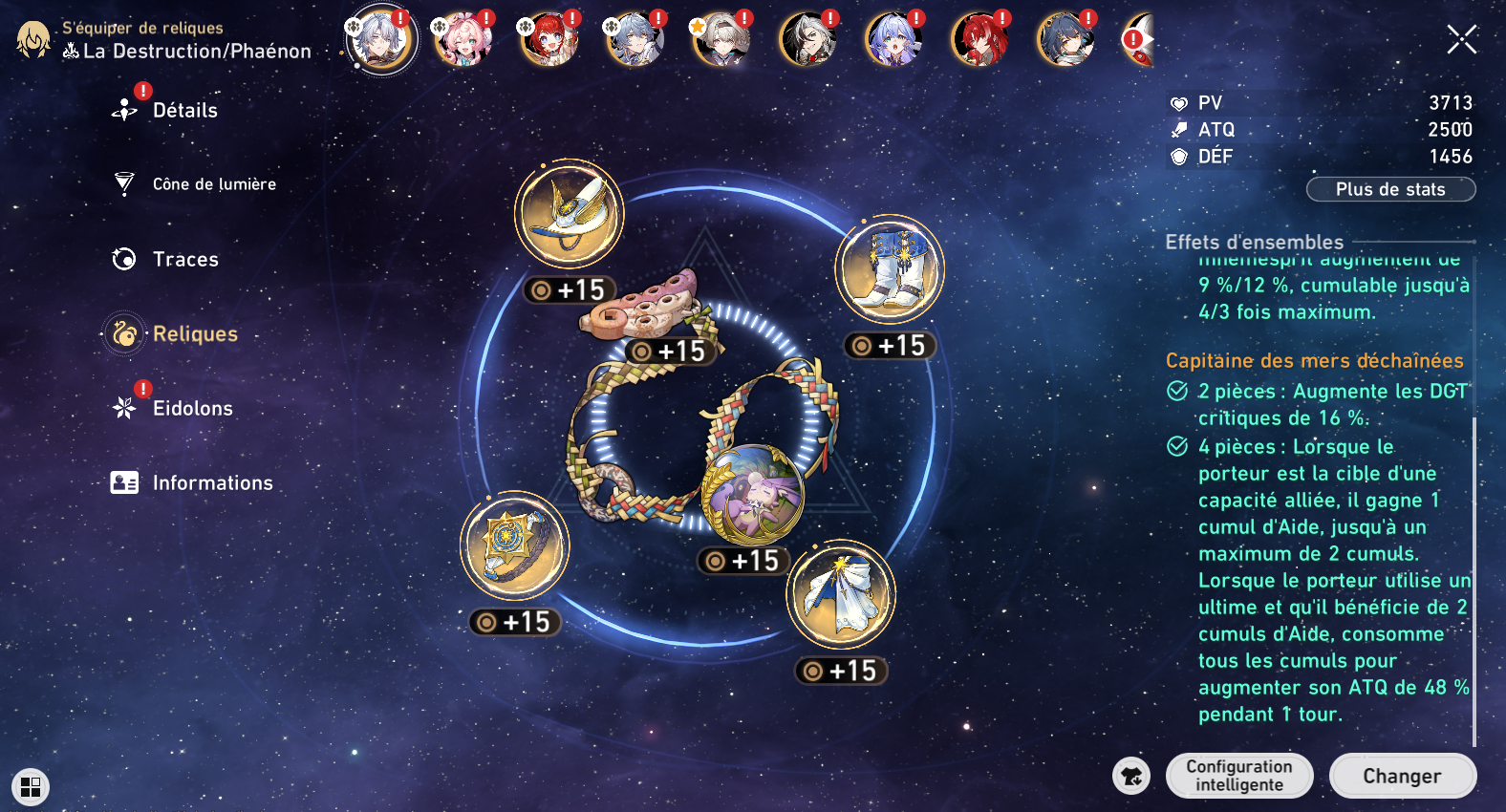
Task: Select Phaénon's silver-haired portrait
Action: (381, 40)
